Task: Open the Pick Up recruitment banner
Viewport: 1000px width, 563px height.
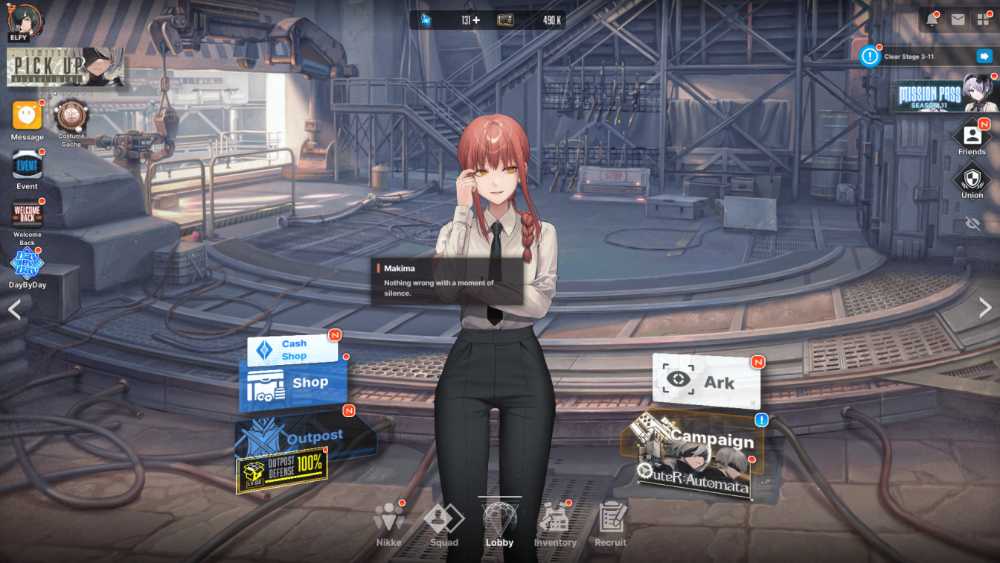Action: coord(66,66)
